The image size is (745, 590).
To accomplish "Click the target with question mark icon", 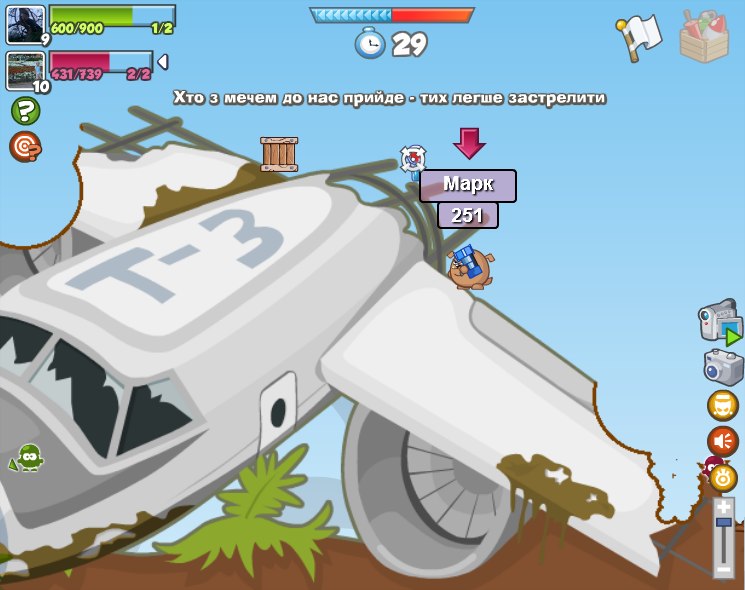I will pos(24,147).
